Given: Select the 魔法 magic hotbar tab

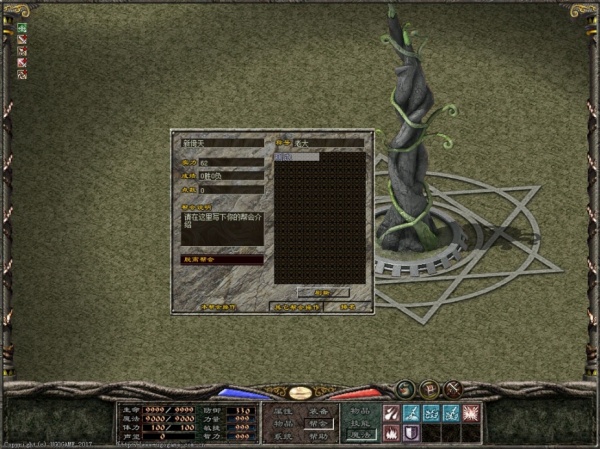Looking at the screenshot, I should pyautogui.click(x=357, y=435).
